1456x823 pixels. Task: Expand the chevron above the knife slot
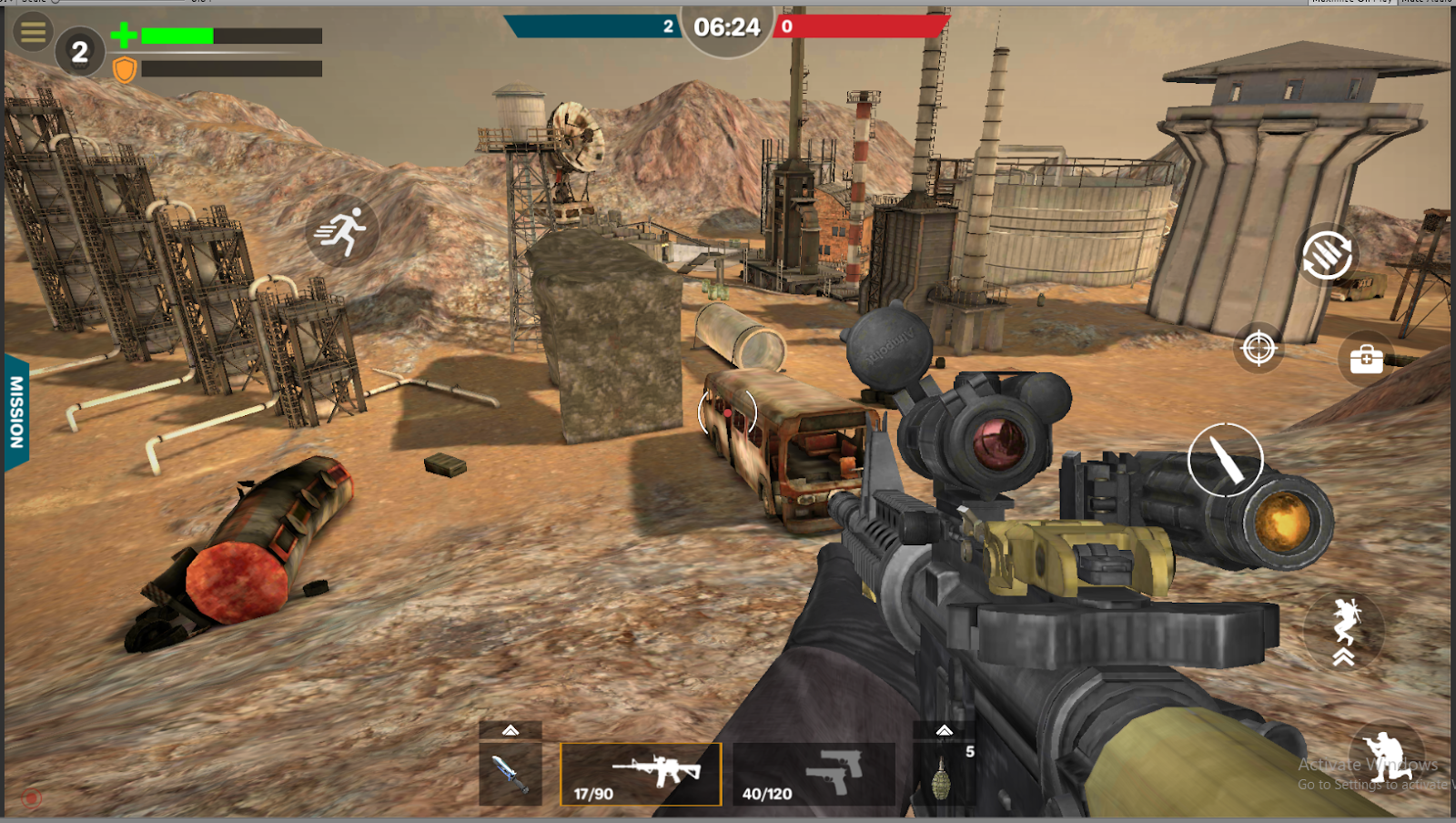point(511,728)
